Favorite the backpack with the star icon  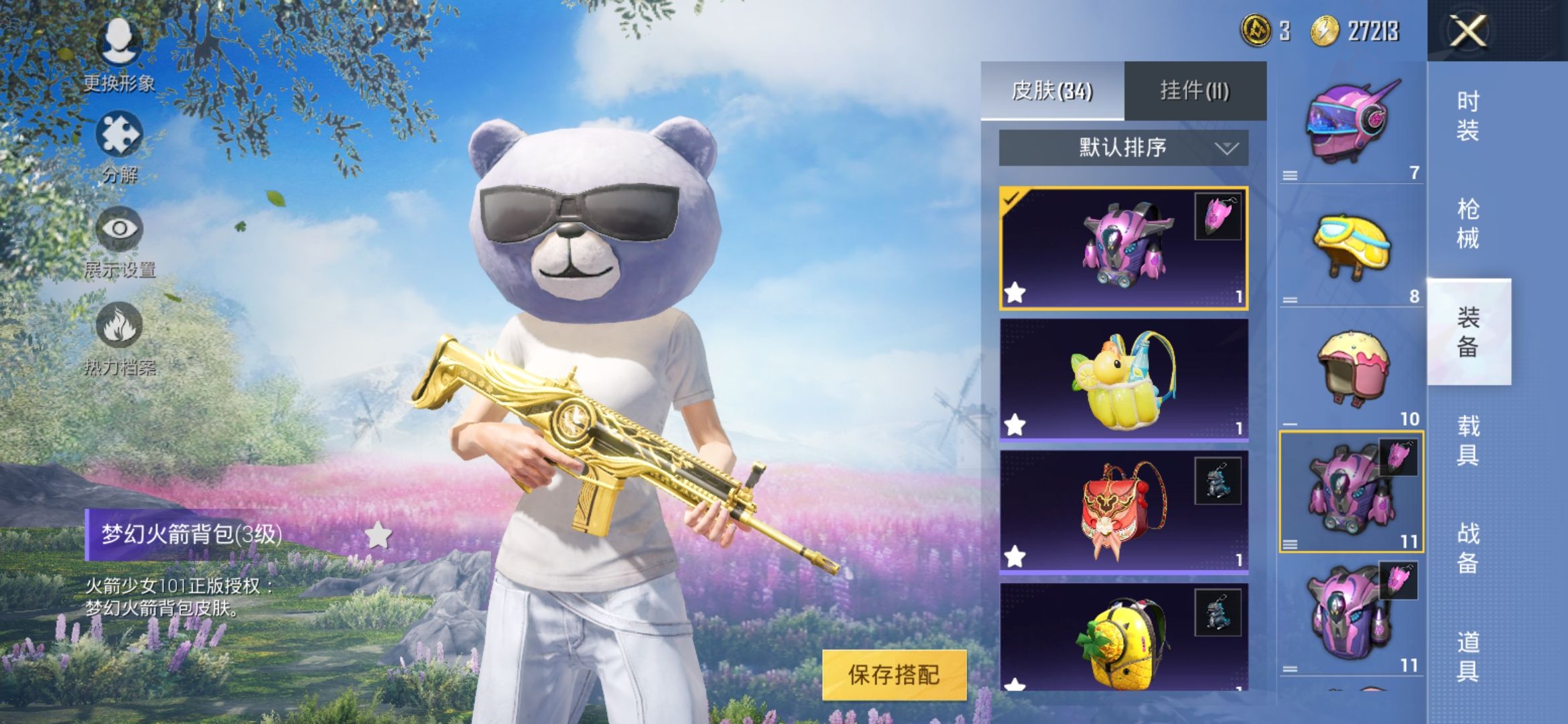(379, 535)
